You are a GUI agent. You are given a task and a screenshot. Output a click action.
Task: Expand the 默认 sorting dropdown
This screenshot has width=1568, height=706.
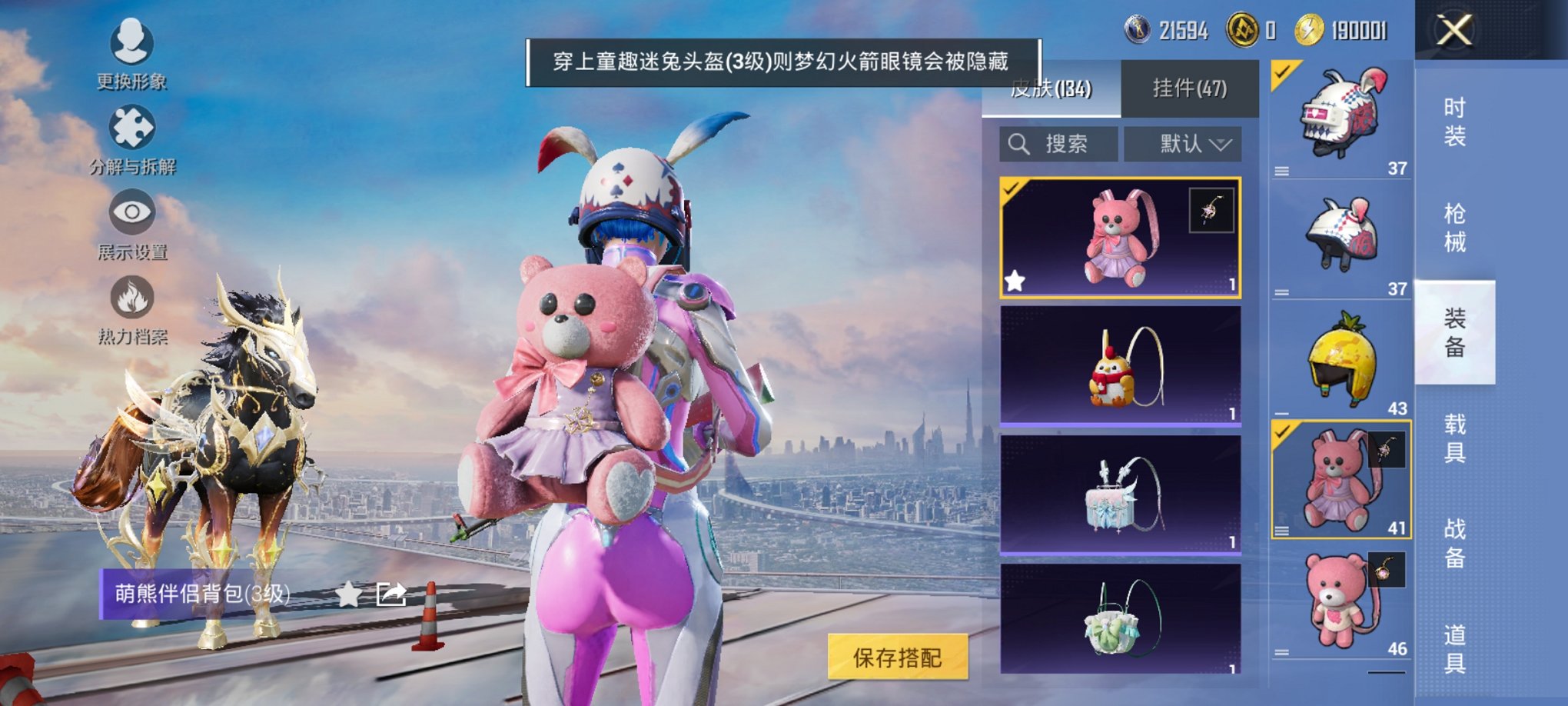tap(1184, 143)
